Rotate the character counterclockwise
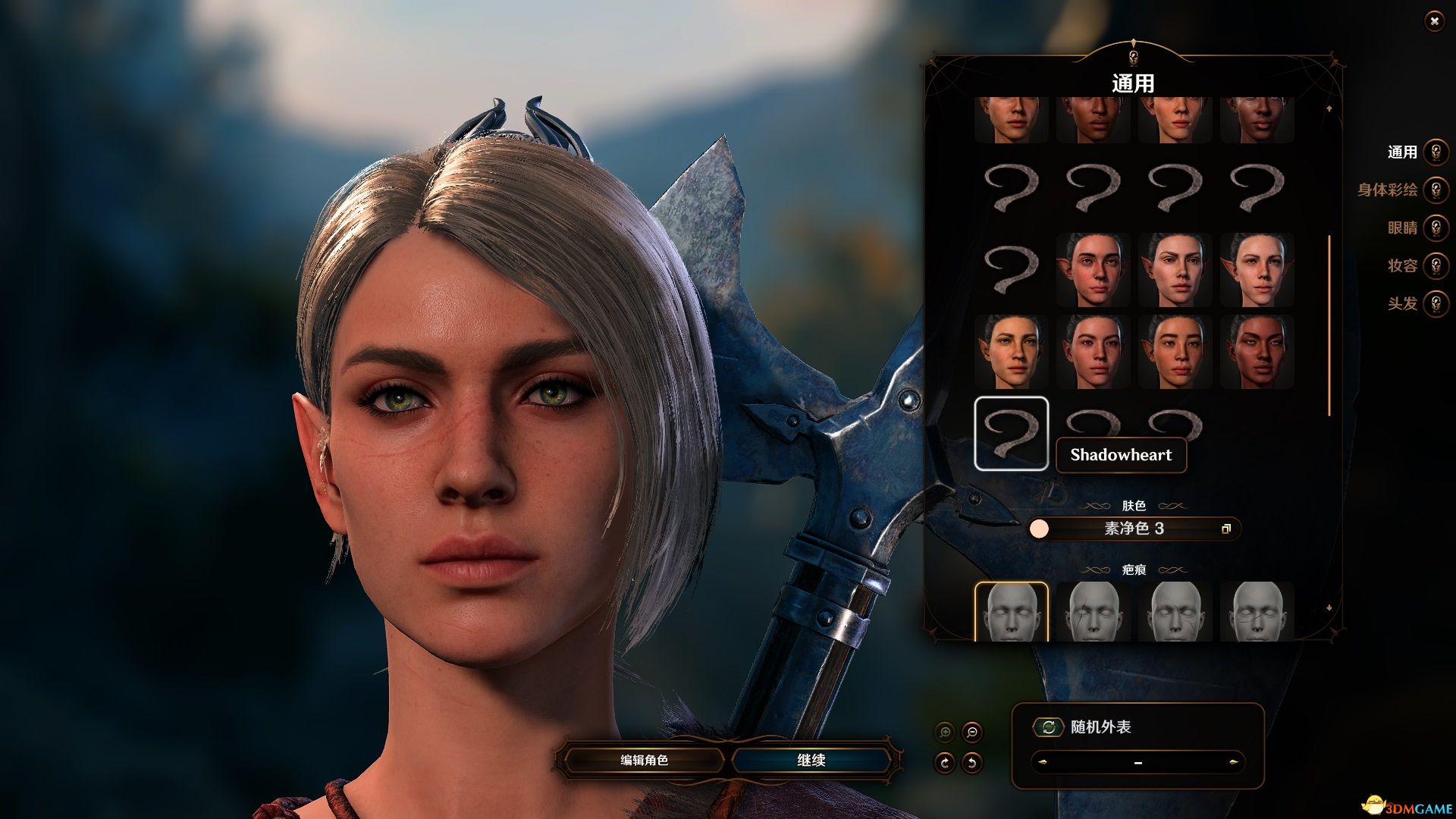Viewport: 1456px width, 819px height. click(x=971, y=762)
